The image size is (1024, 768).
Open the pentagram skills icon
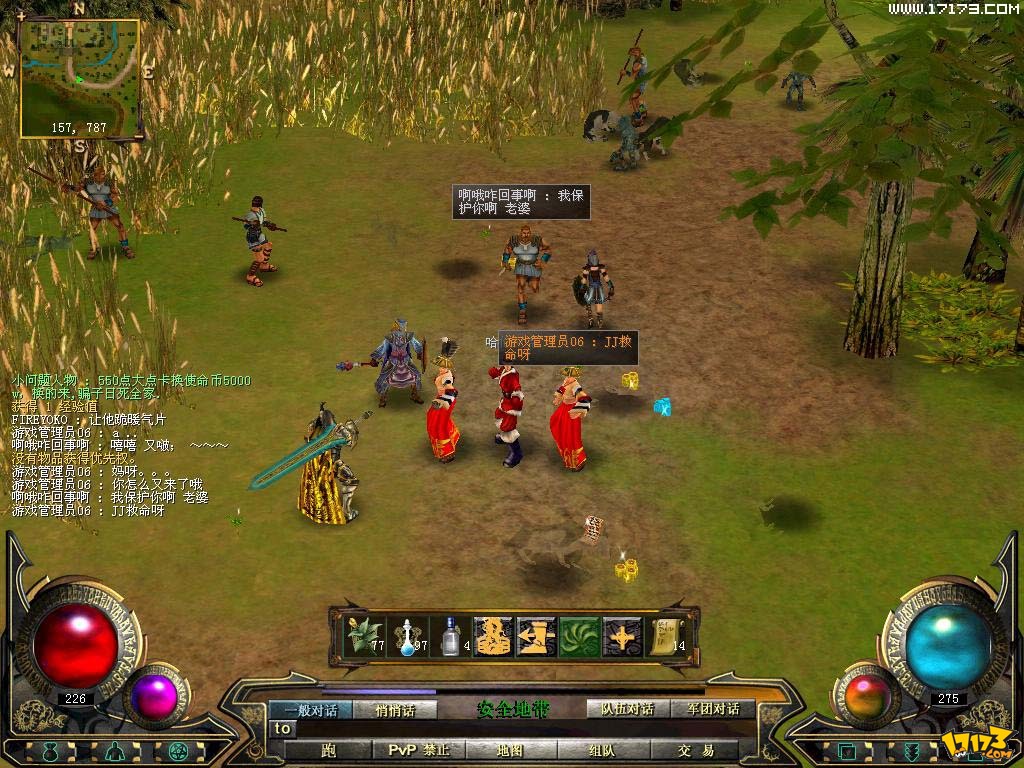point(180,752)
